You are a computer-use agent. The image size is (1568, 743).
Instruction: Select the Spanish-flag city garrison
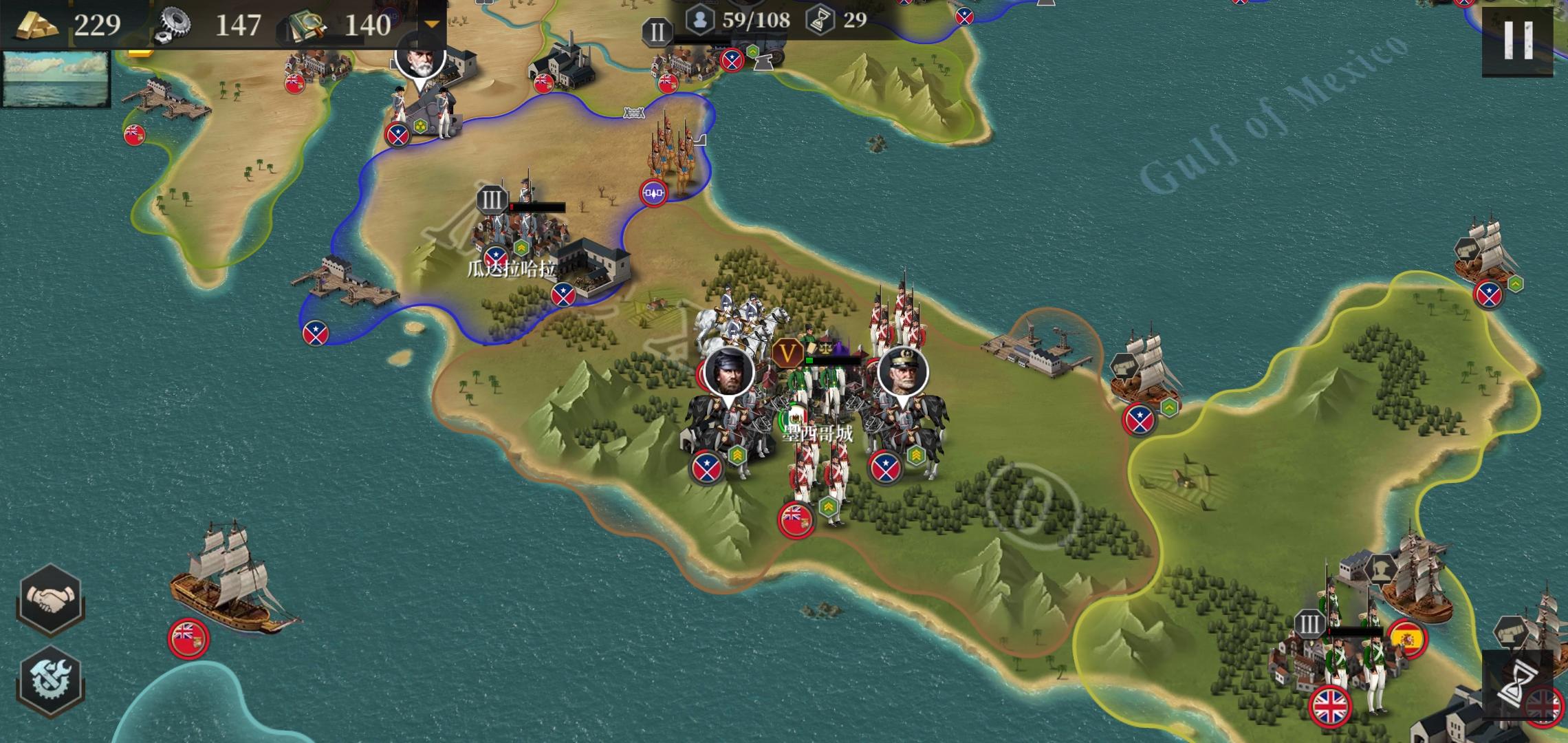point(1348,660)
